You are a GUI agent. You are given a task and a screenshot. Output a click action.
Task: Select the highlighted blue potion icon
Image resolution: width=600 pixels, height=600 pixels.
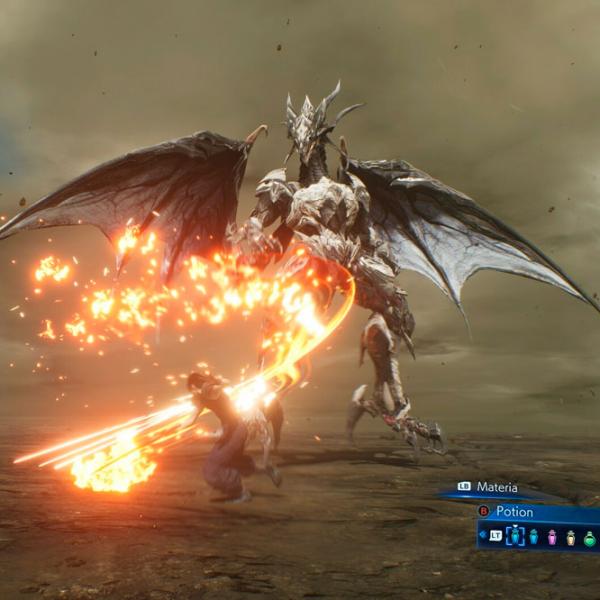(515, 537)
